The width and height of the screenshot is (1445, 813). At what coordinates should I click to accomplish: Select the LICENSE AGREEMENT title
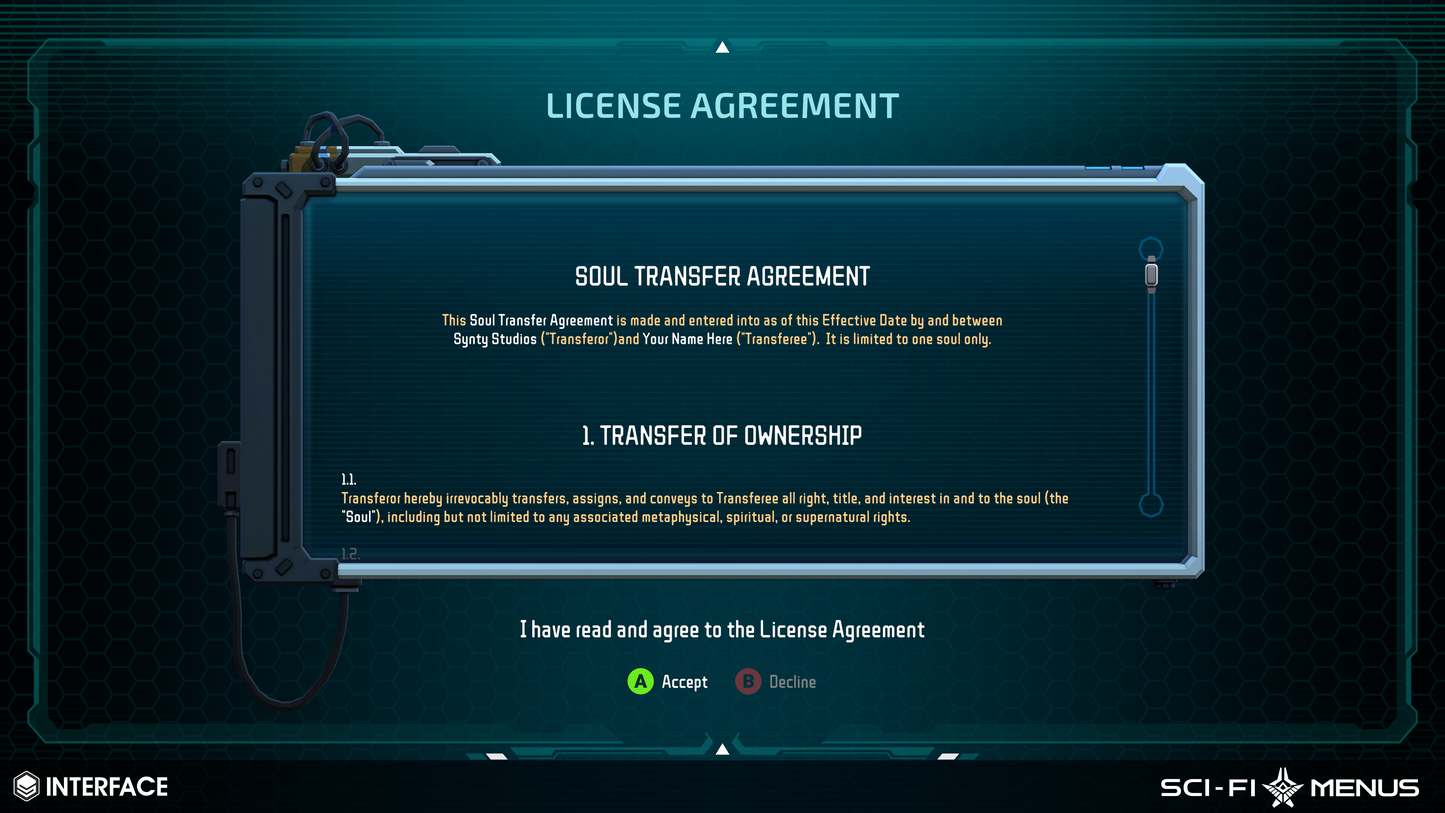click(722, 104)
